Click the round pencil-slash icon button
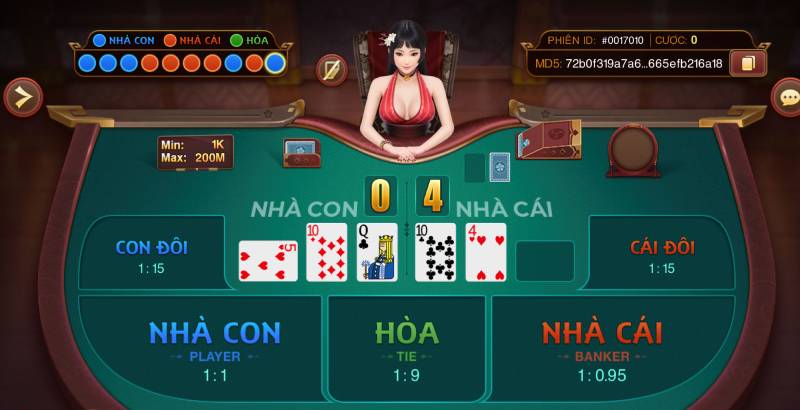This screenshot has width=800, height=410. [332, 69]
